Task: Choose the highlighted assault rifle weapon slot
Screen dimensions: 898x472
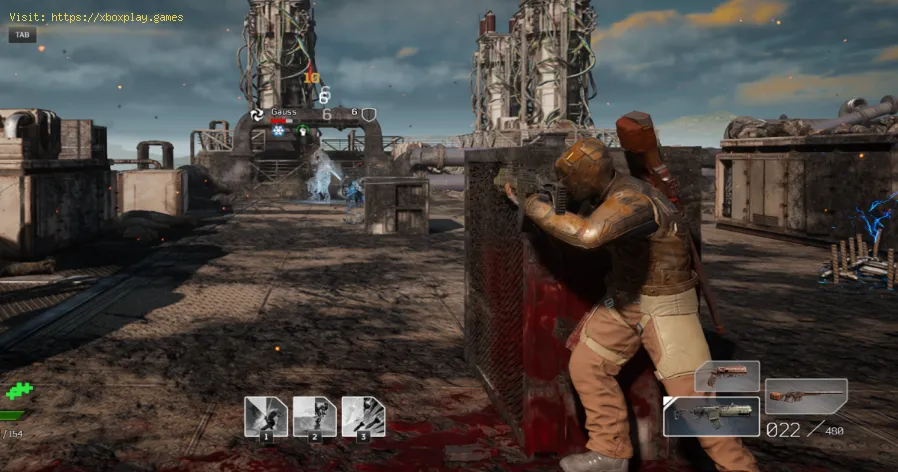Action: point(710,416)
